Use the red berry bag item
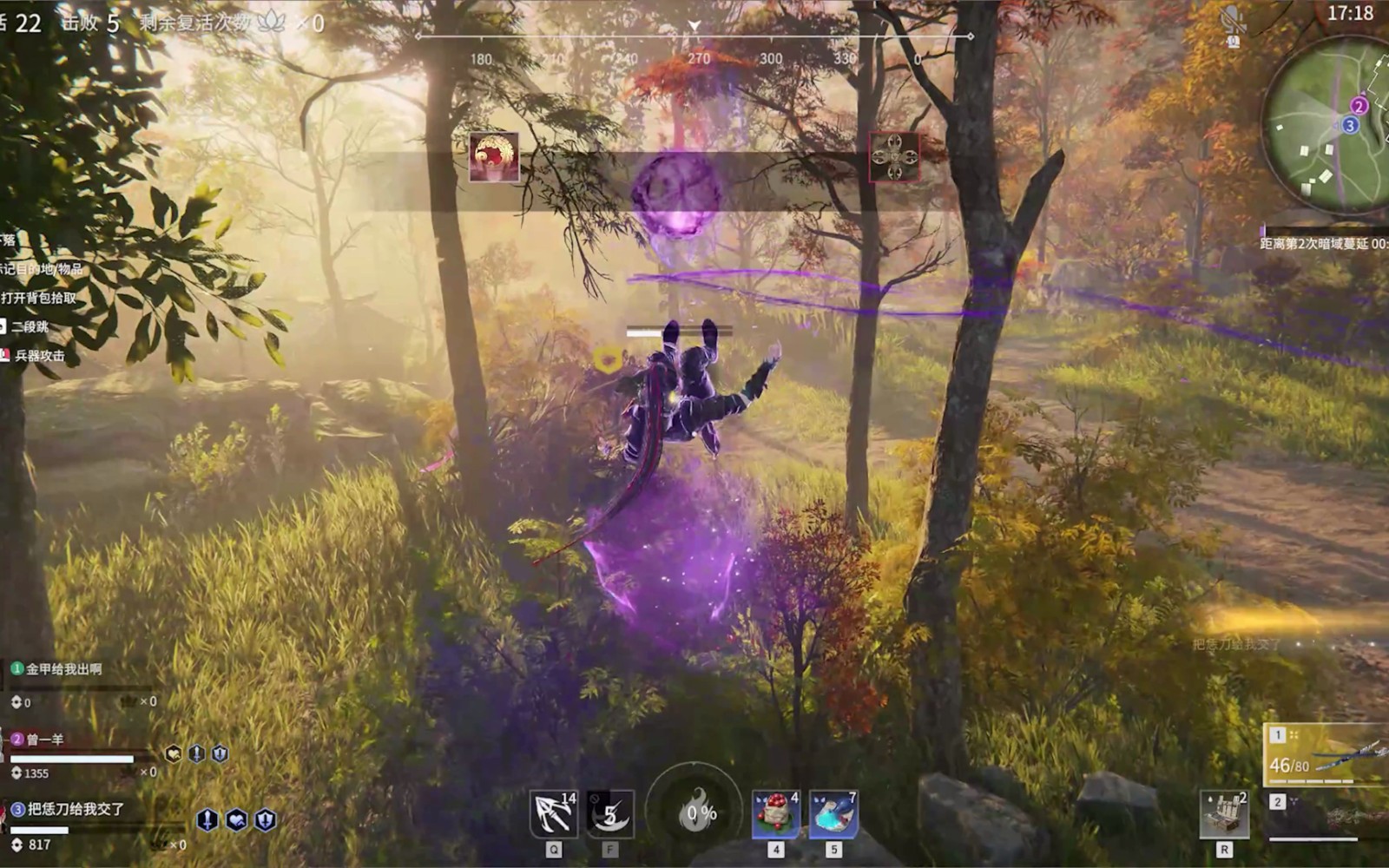Viewport: 1389px width, 868px height. [x=775, y=814]
